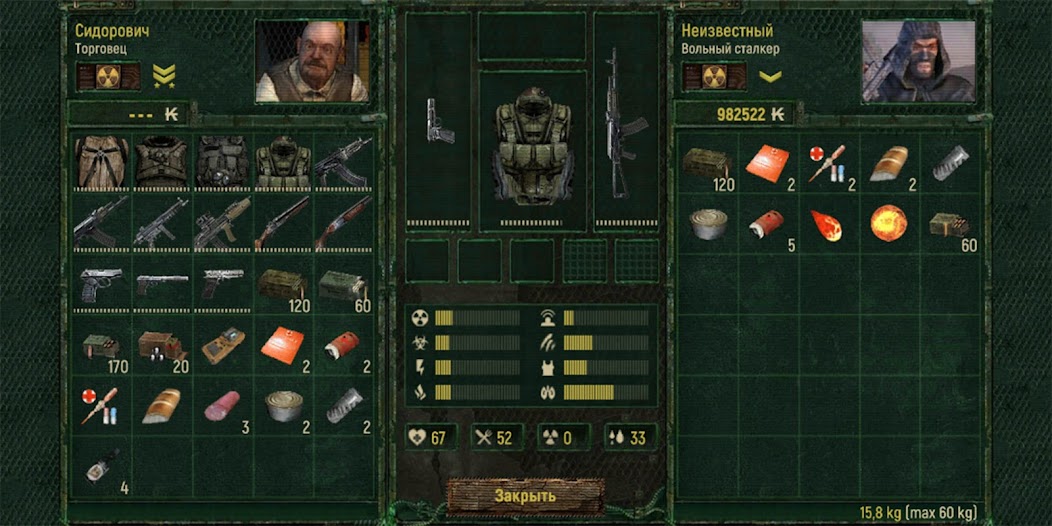1052x526 pixels.
Task: Choose the player's canned food tin
Action: coord(708,224)
